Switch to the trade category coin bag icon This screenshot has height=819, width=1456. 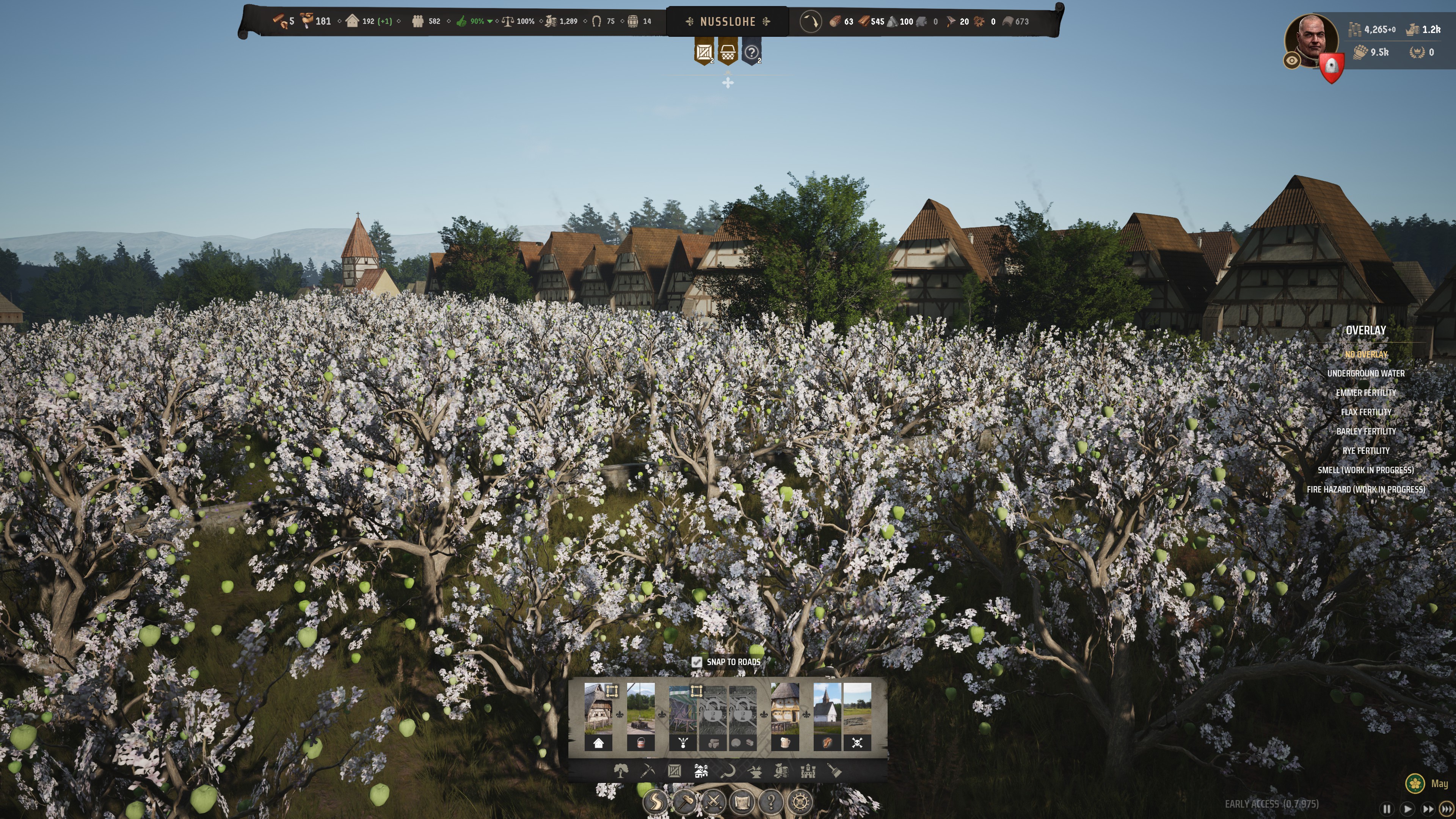(781, 770)
